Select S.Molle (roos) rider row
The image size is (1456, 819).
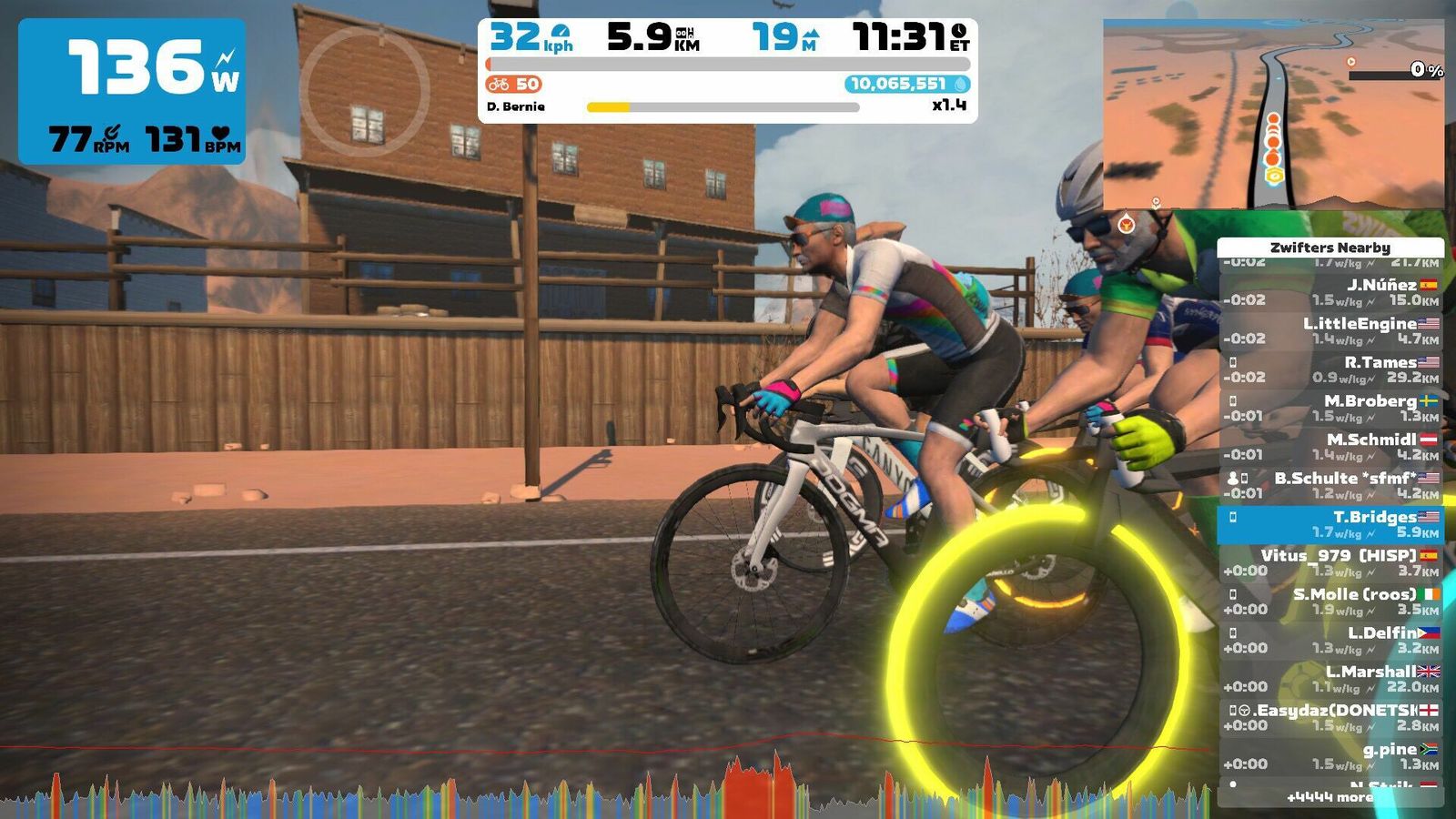1330,602
